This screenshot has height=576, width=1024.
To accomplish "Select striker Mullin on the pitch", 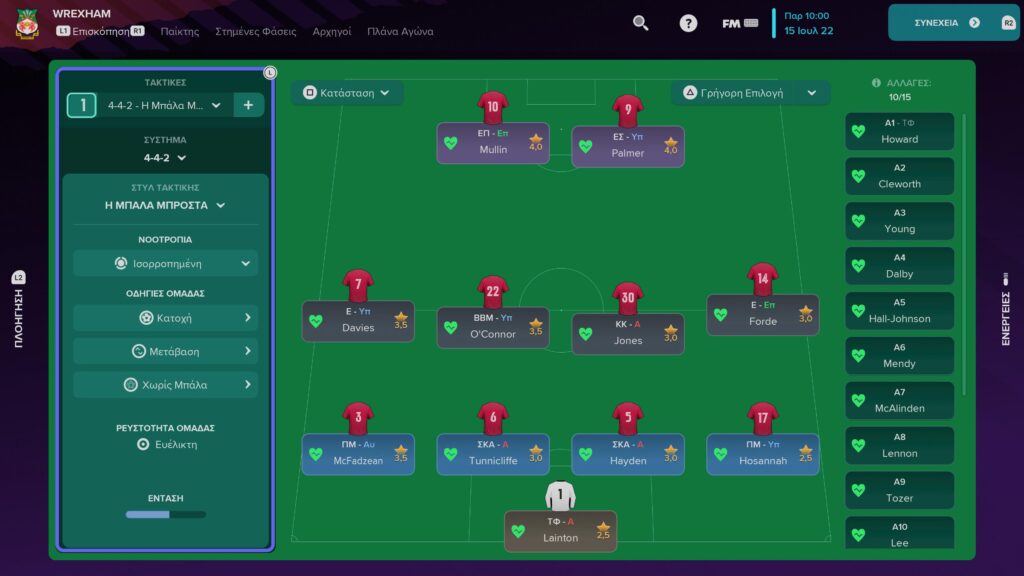I will pyautogui.click(x=493, y=143).
